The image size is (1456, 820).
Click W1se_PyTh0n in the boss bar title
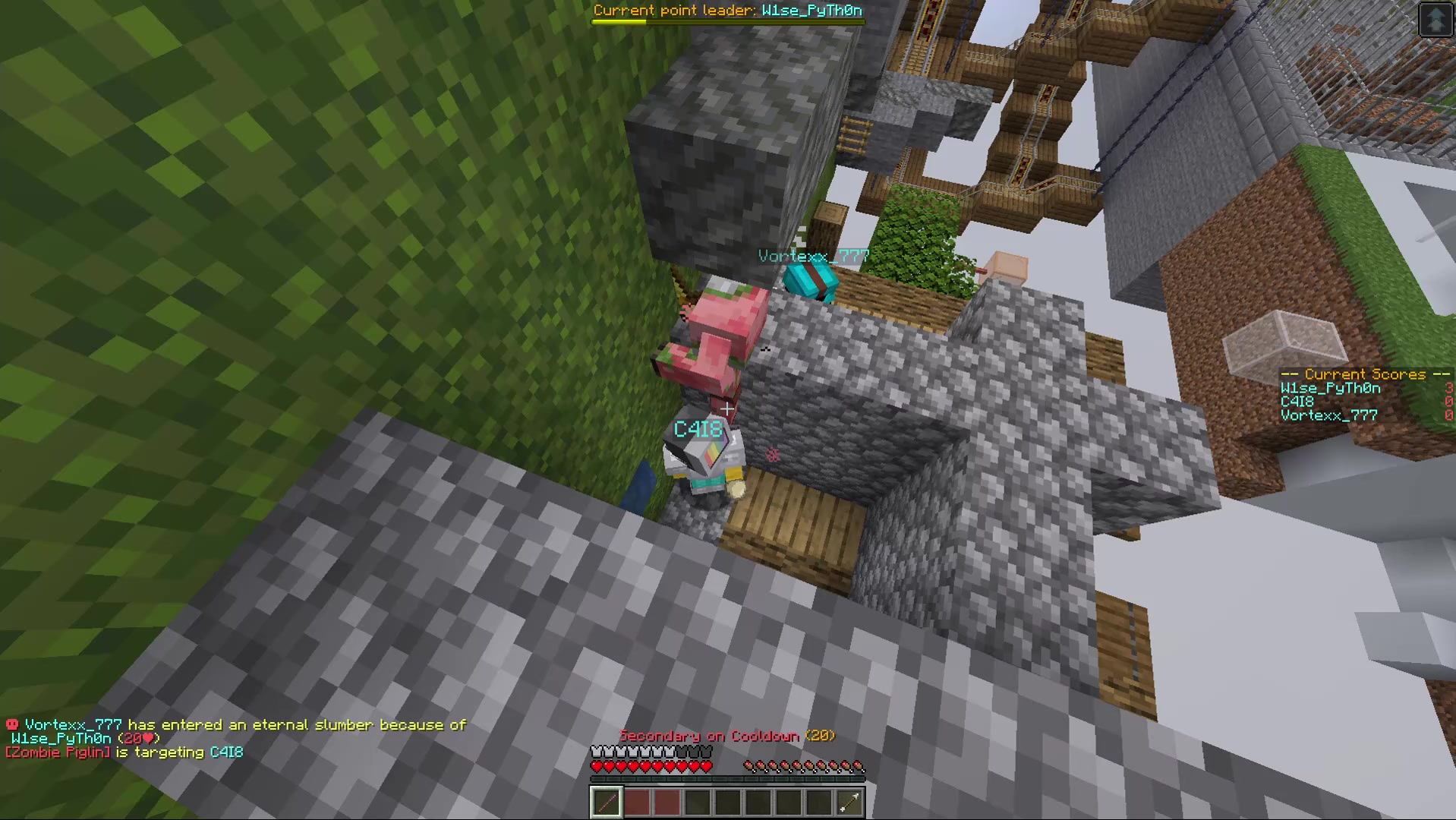point(812,11)
